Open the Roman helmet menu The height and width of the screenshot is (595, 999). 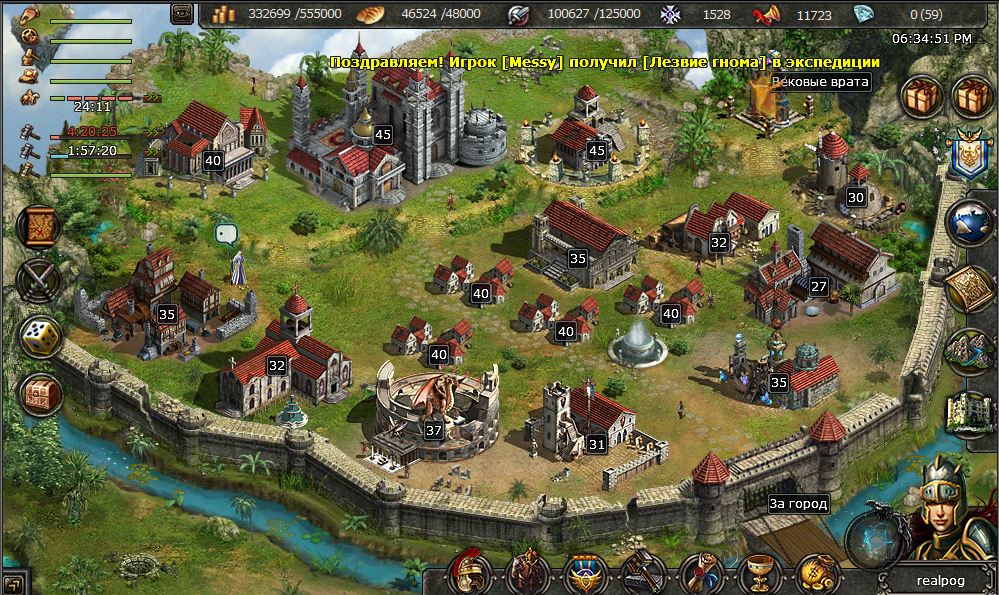pos(469,573)
